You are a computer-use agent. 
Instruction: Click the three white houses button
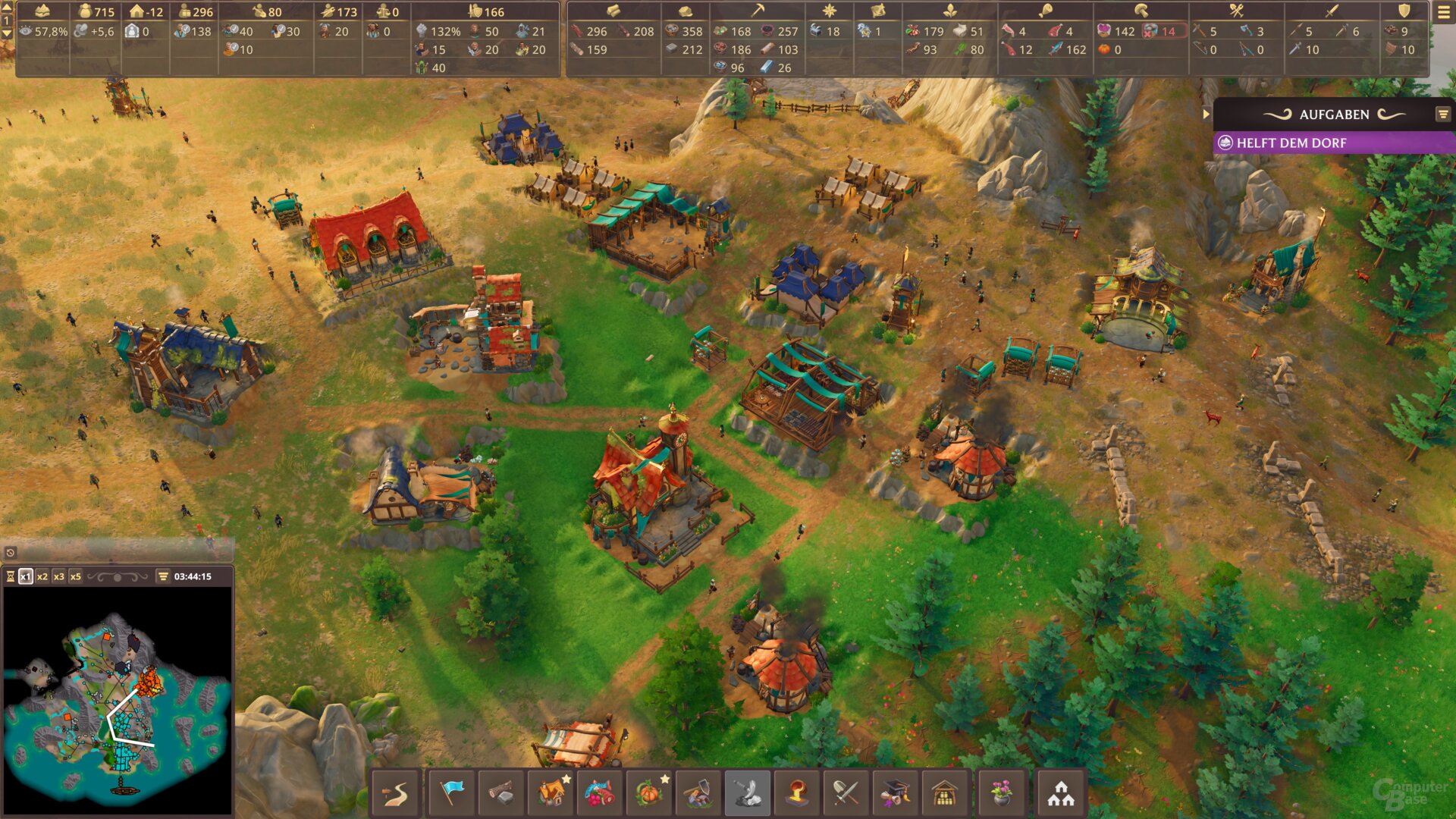[1060, 793]
